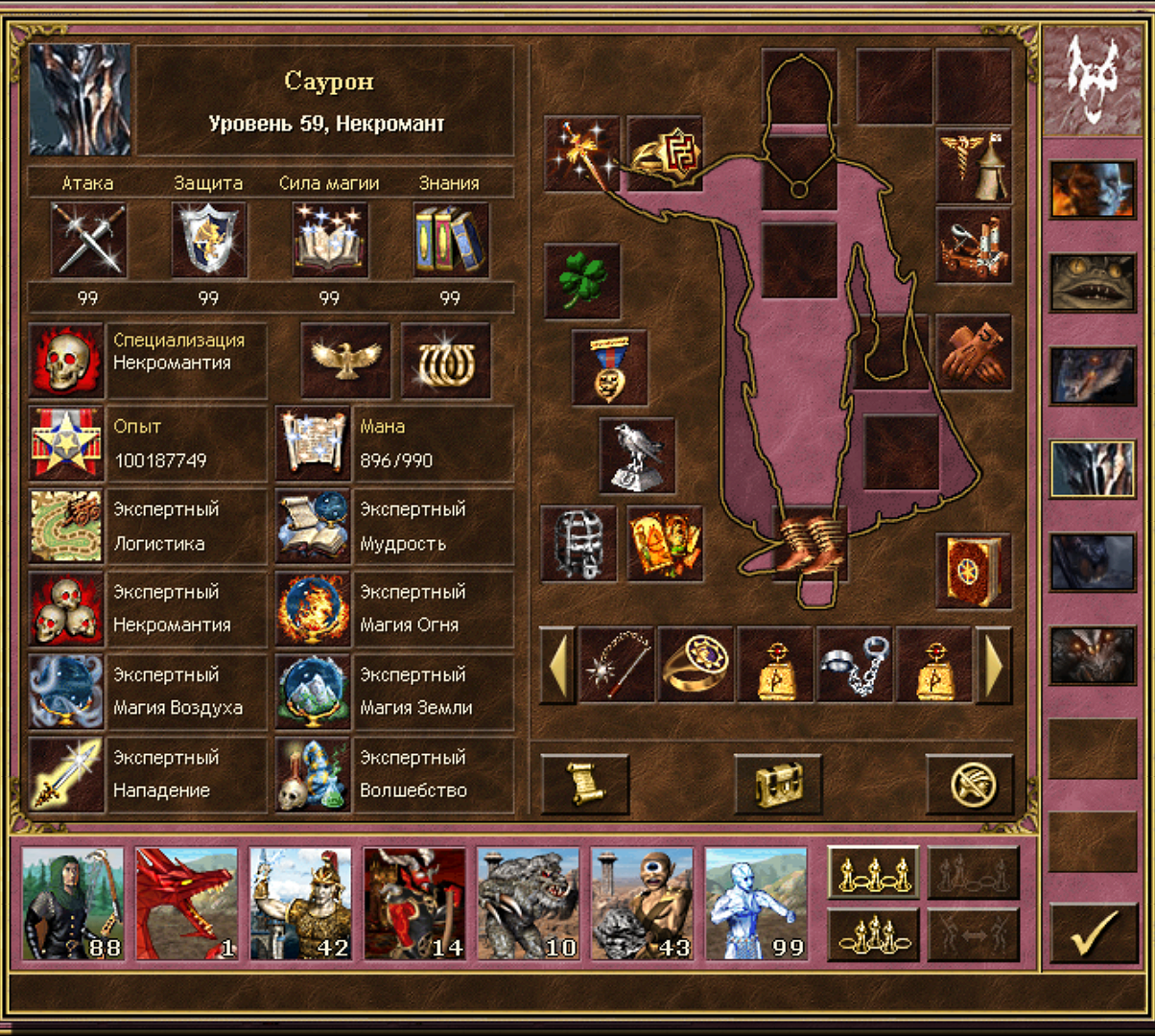Image resolution: width=1155 pixels, height=1036 pixels.
Task: Click the four-leaf clover artifact
Action: tap(581, 281)
